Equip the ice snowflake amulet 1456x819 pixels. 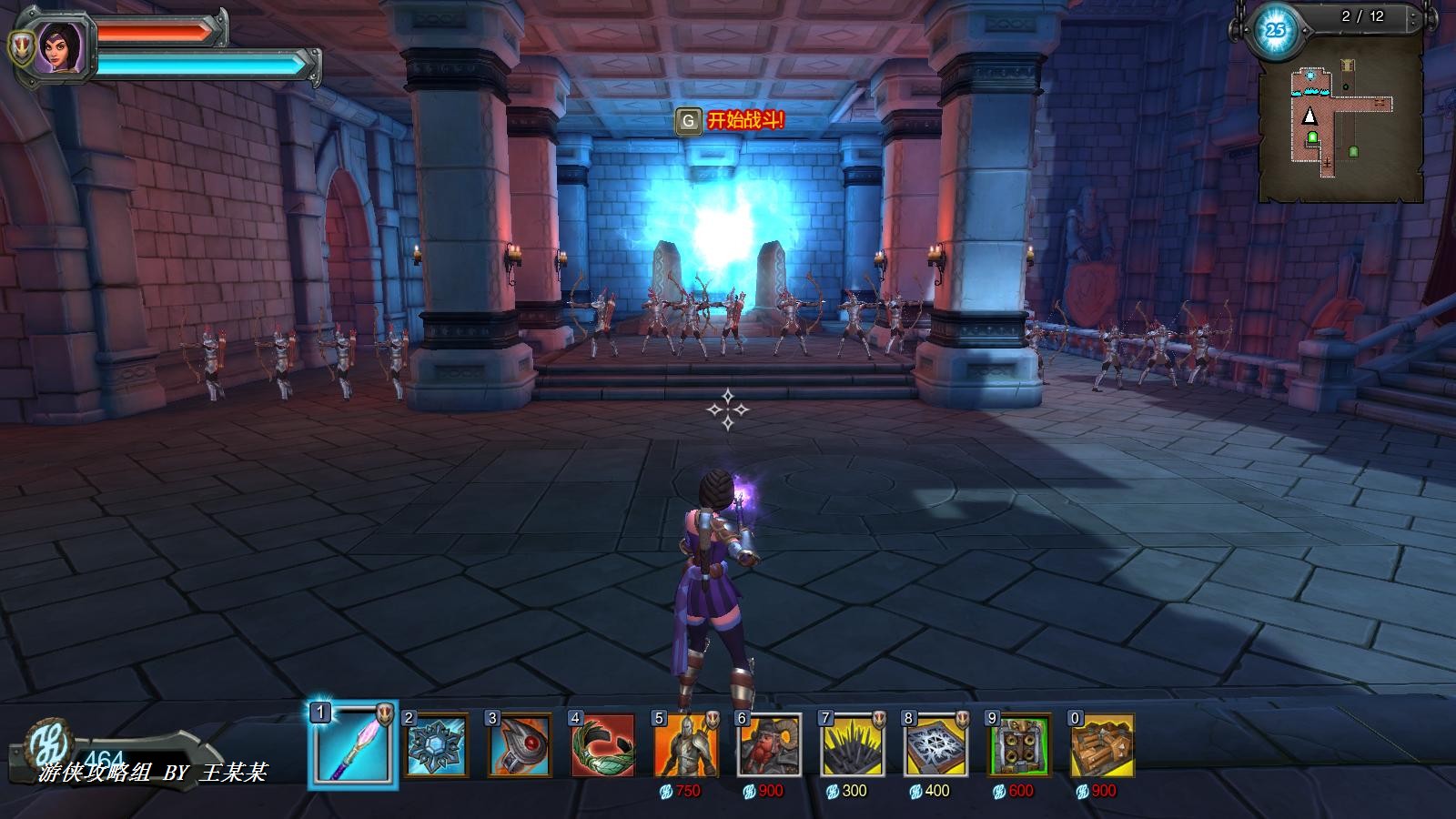click(x=437, y=746)
